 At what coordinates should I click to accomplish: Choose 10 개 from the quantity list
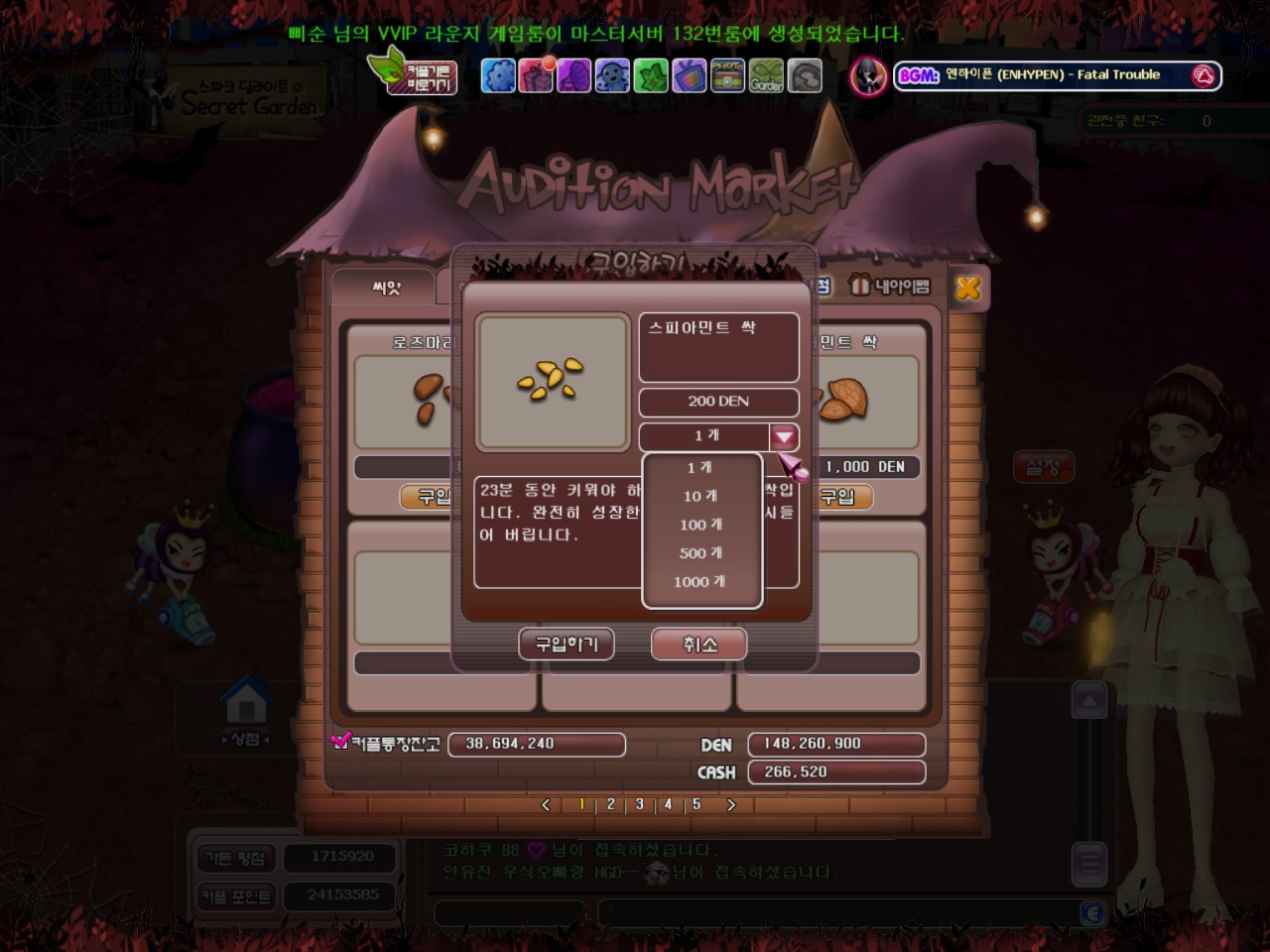(x=700, y=496)
